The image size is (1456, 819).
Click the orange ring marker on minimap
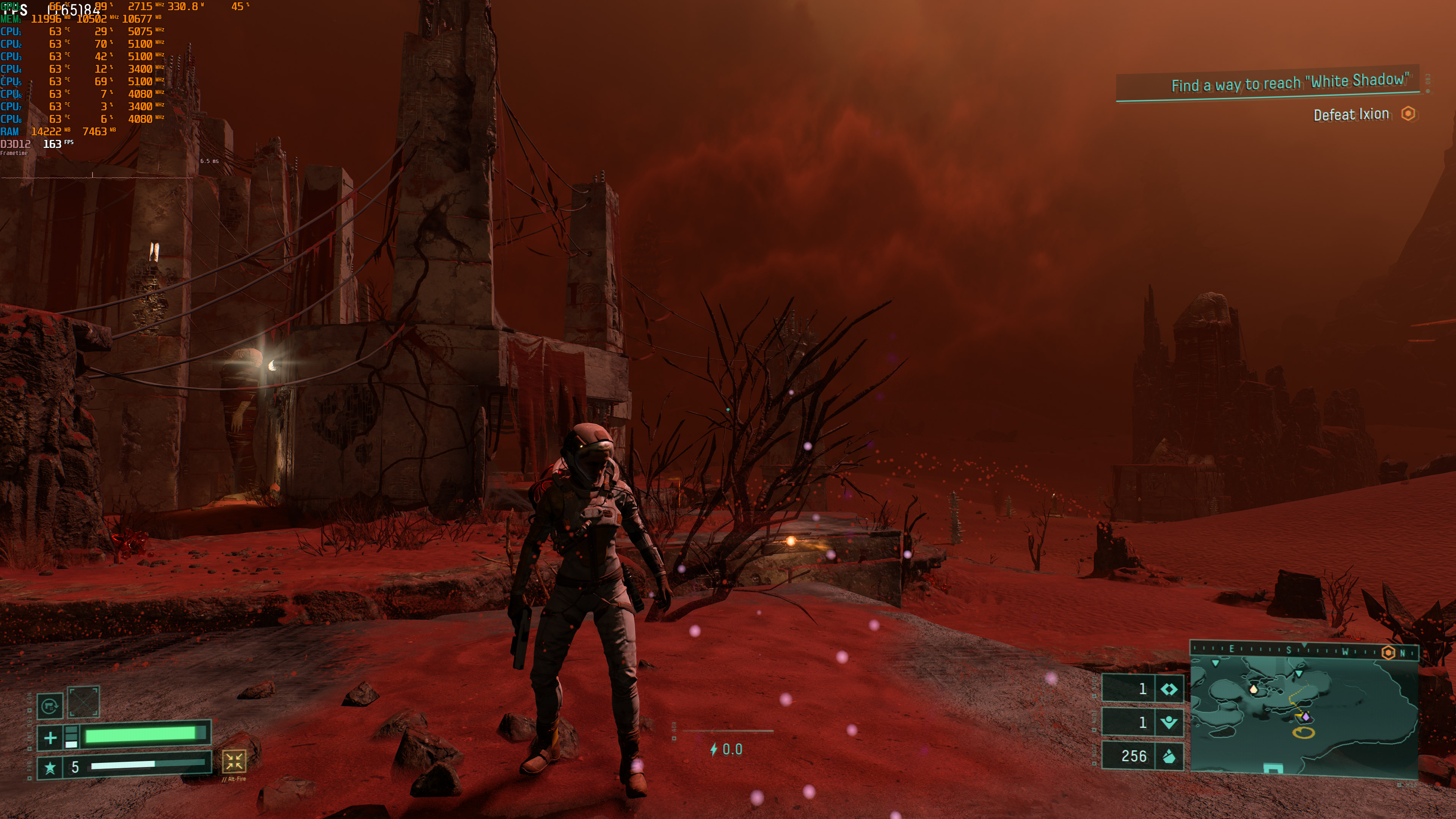point(1304,733)
